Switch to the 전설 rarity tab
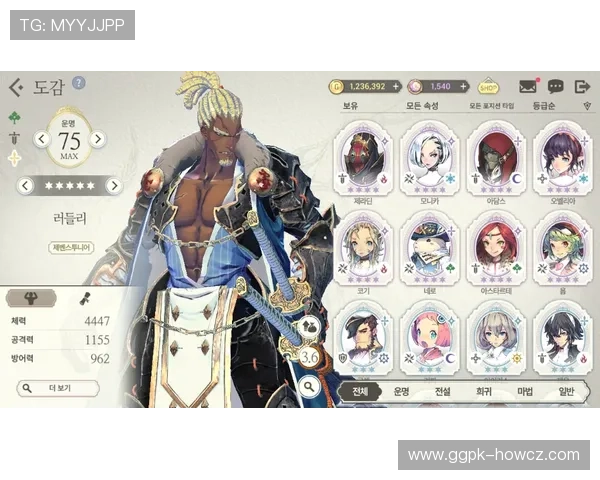Screen dimensions: 600x480 coord(442,392)
